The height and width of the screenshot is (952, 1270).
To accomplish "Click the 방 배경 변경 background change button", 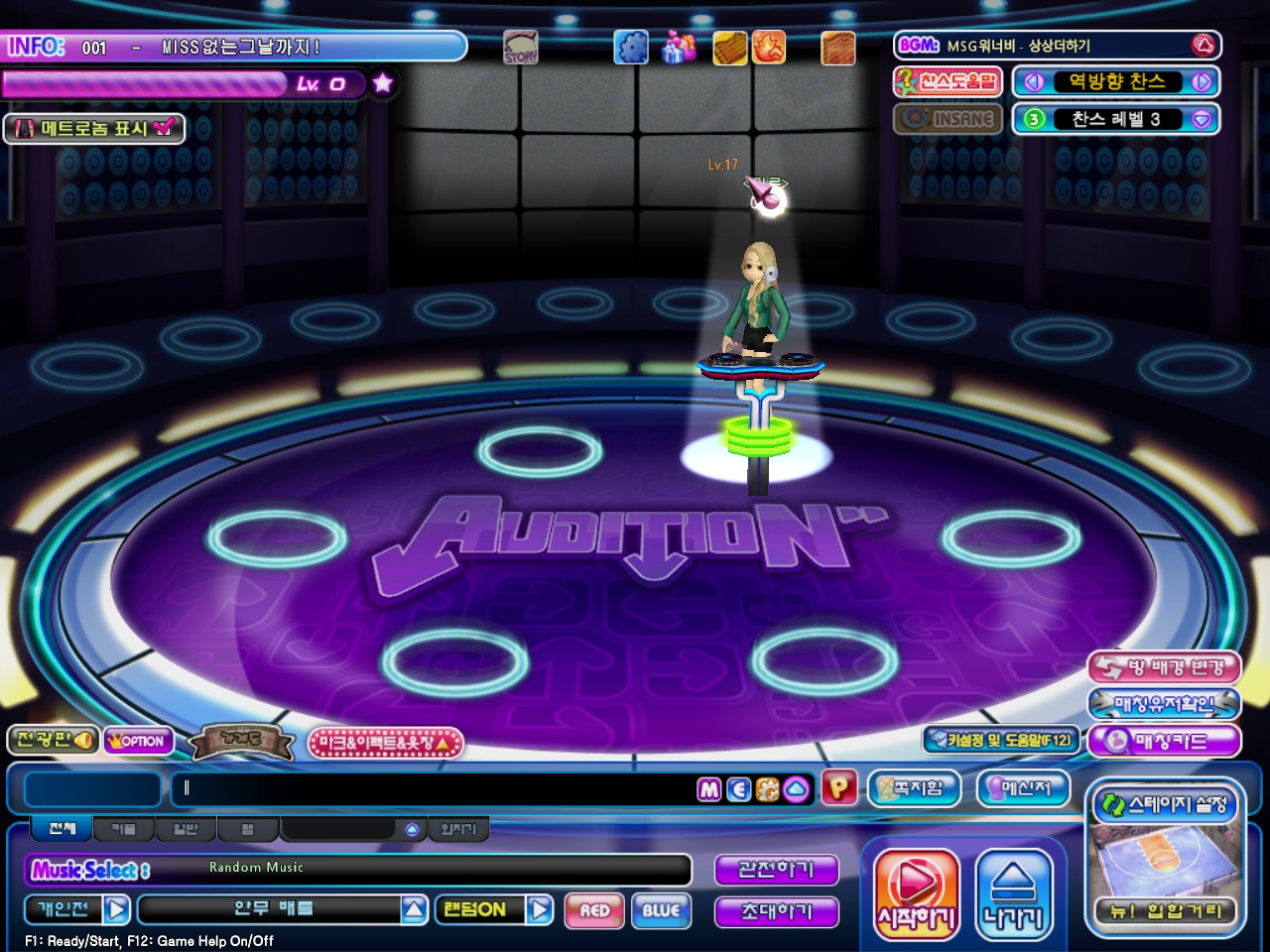I will coord(1165,667).
